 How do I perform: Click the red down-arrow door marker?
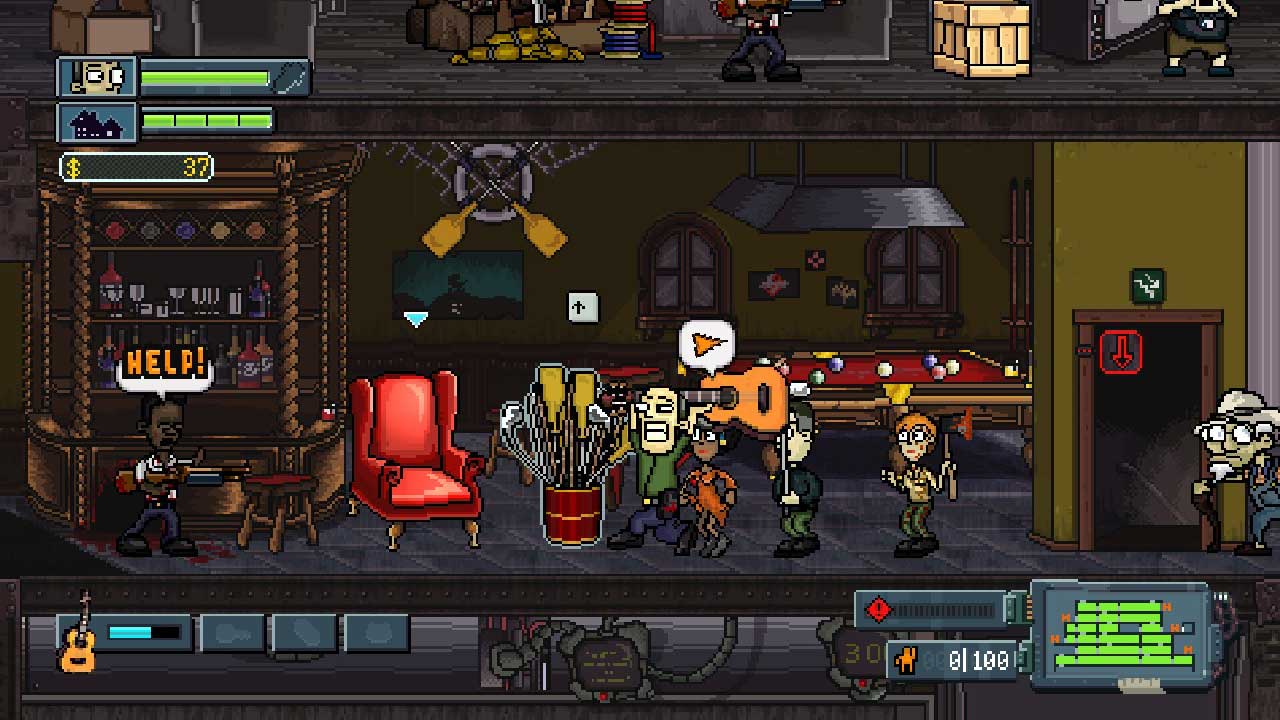tap(1121, 352)
